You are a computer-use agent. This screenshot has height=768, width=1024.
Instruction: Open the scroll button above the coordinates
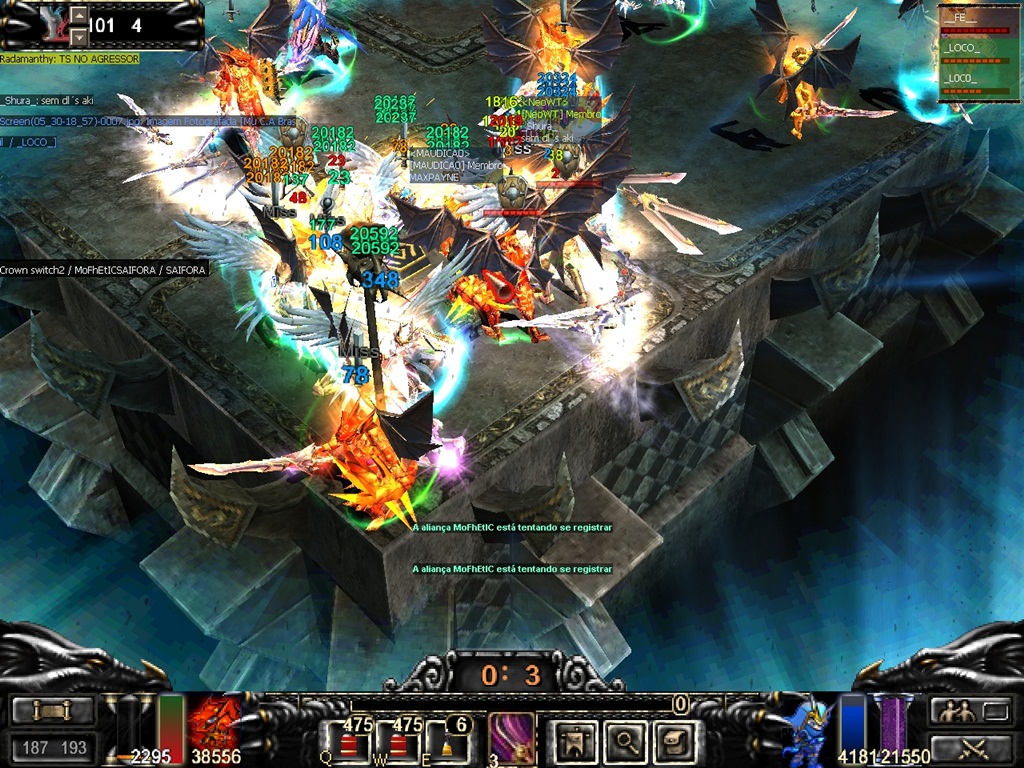(x=53, y=711)
